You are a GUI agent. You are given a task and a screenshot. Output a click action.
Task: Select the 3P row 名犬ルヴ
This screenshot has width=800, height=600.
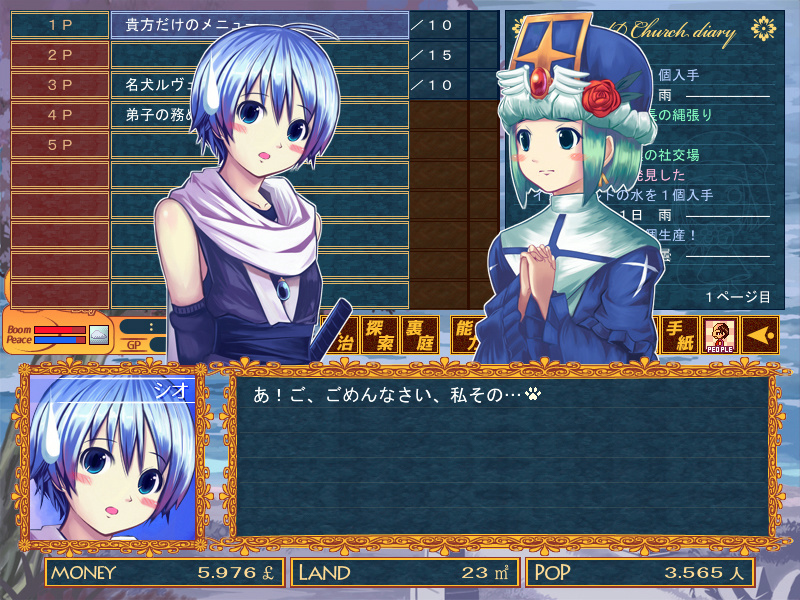click(x=60, y=85)
